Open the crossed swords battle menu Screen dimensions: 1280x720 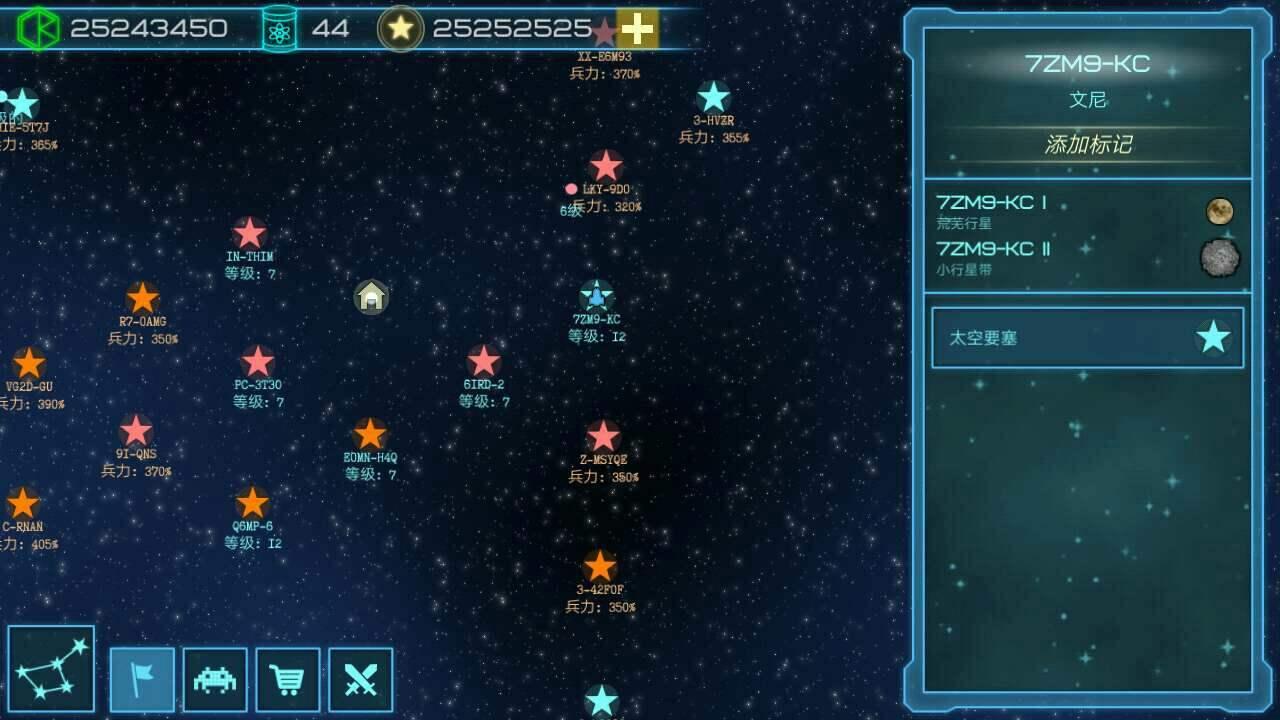360,680
